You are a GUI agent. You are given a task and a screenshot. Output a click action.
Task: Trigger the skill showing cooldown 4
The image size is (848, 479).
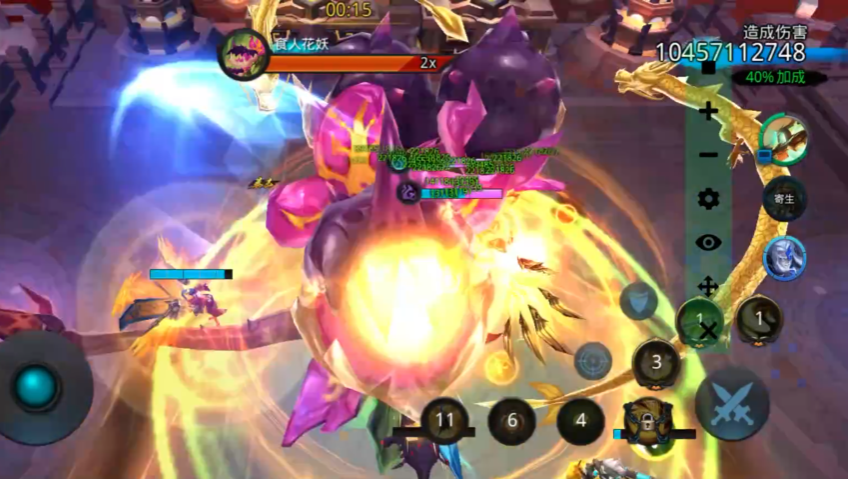[582, 421]
